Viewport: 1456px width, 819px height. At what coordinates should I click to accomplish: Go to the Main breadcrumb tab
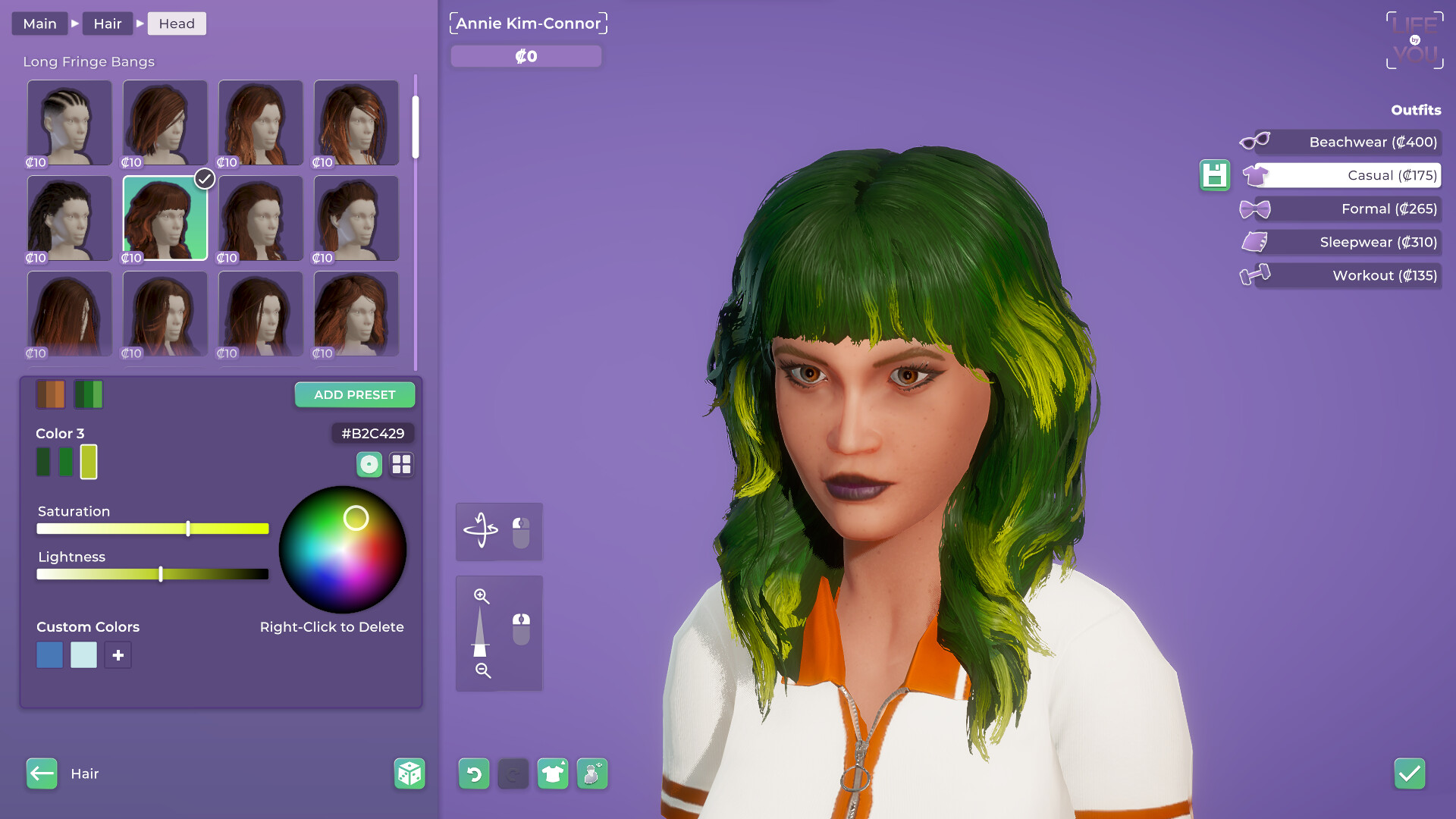point(39,24)
